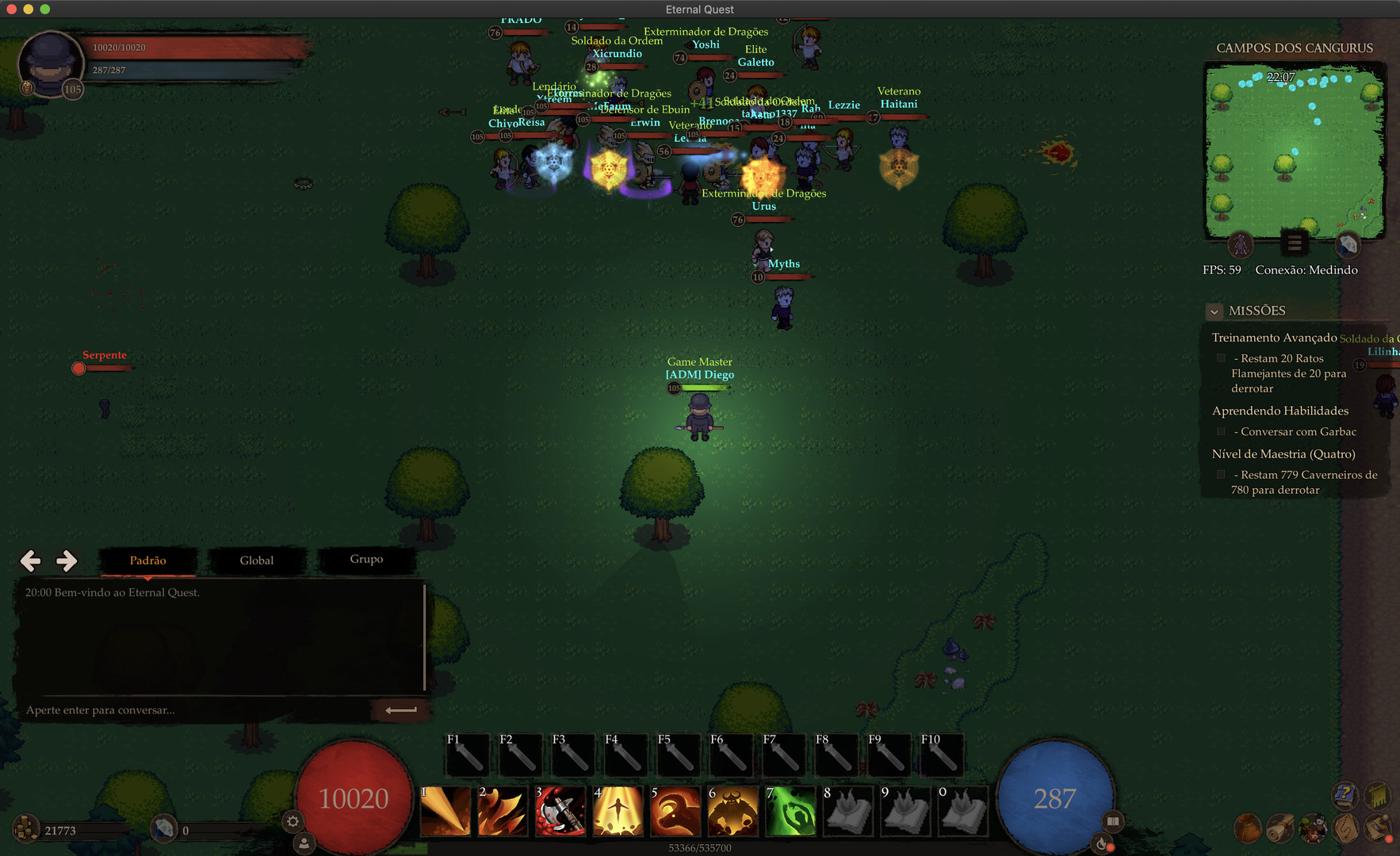Check the 'Restam 20 Ratos Flamejantes' objective
Screen dimensions: 1400x856
click(x=1221, y=357)
